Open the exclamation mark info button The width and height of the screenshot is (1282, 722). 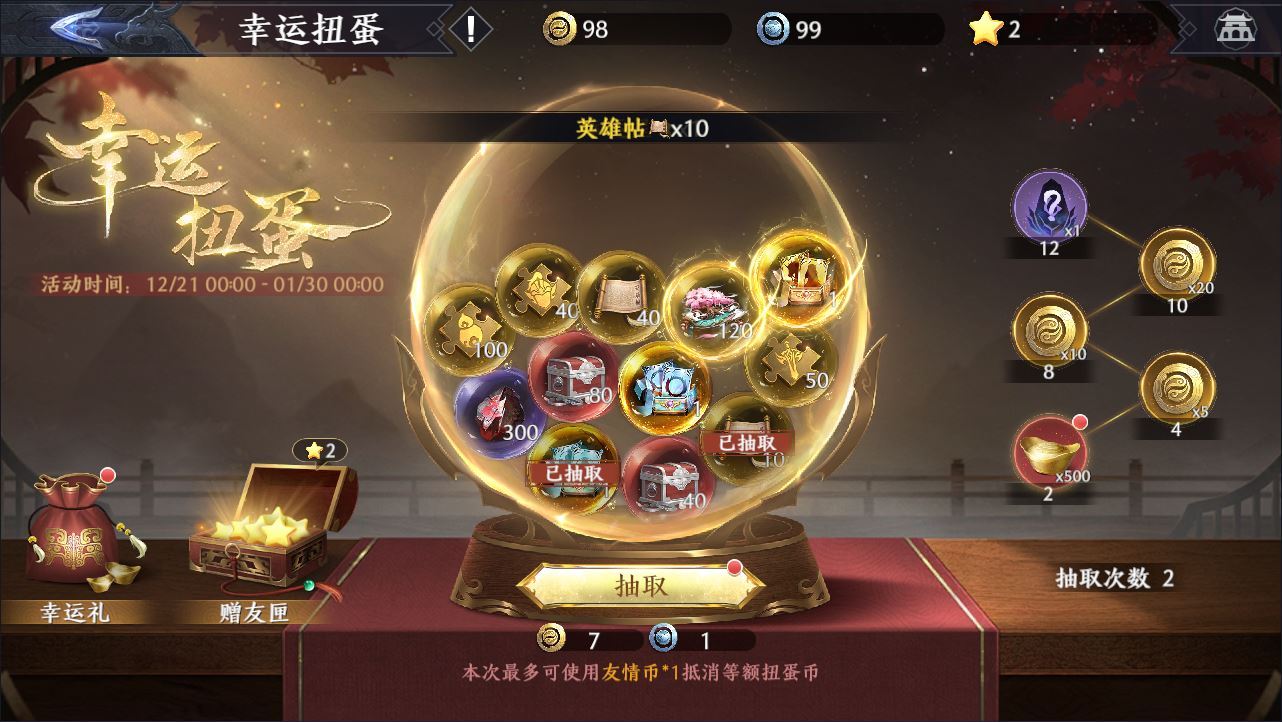470,29
